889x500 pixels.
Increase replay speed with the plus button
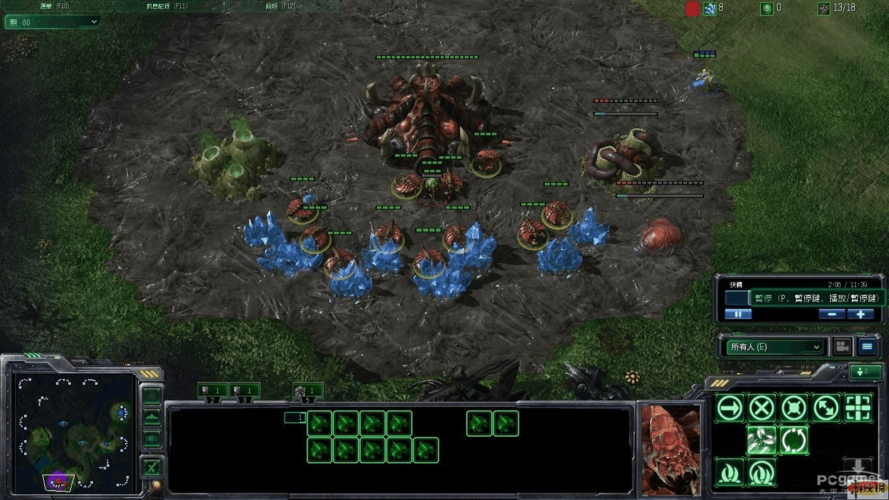[860, 314]
